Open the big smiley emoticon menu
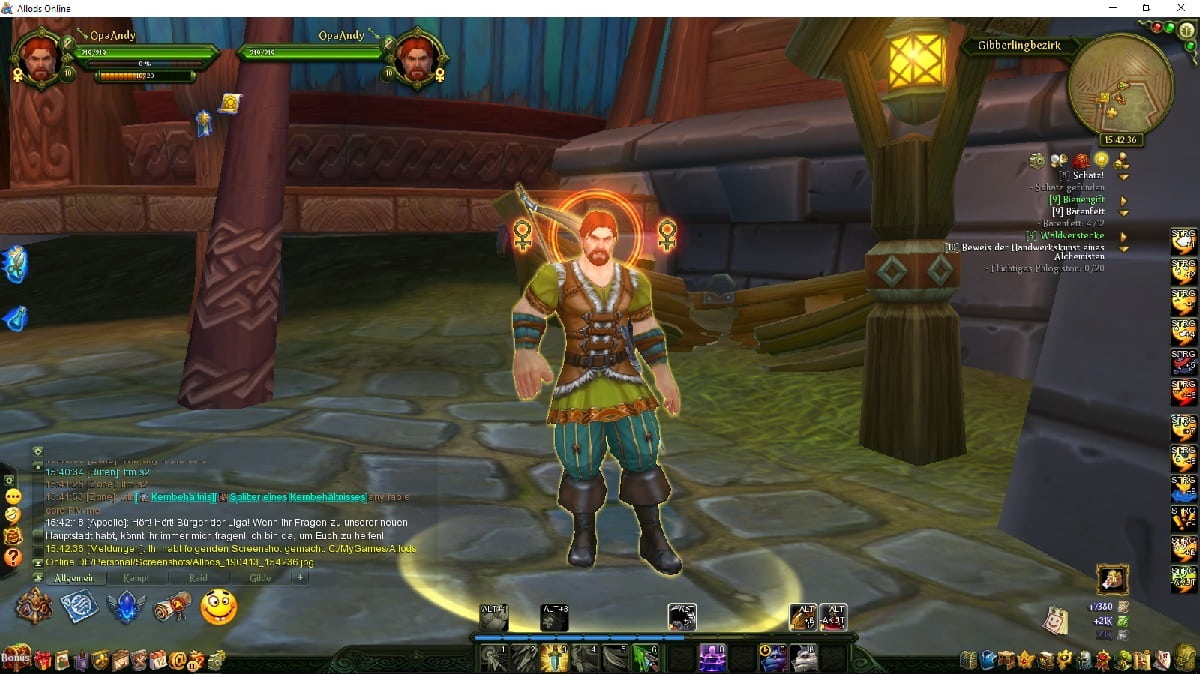The width and height of the screenshot is (1202, 674). 218,607
